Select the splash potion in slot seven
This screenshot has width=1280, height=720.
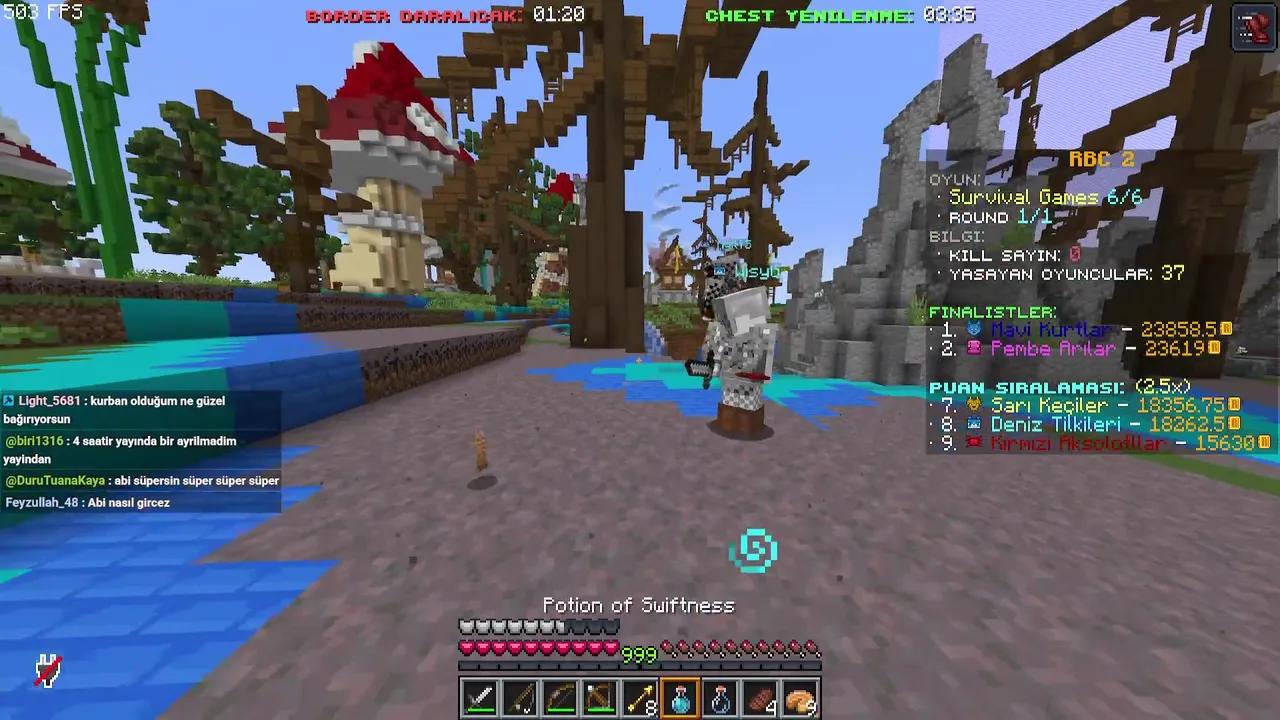720,697
